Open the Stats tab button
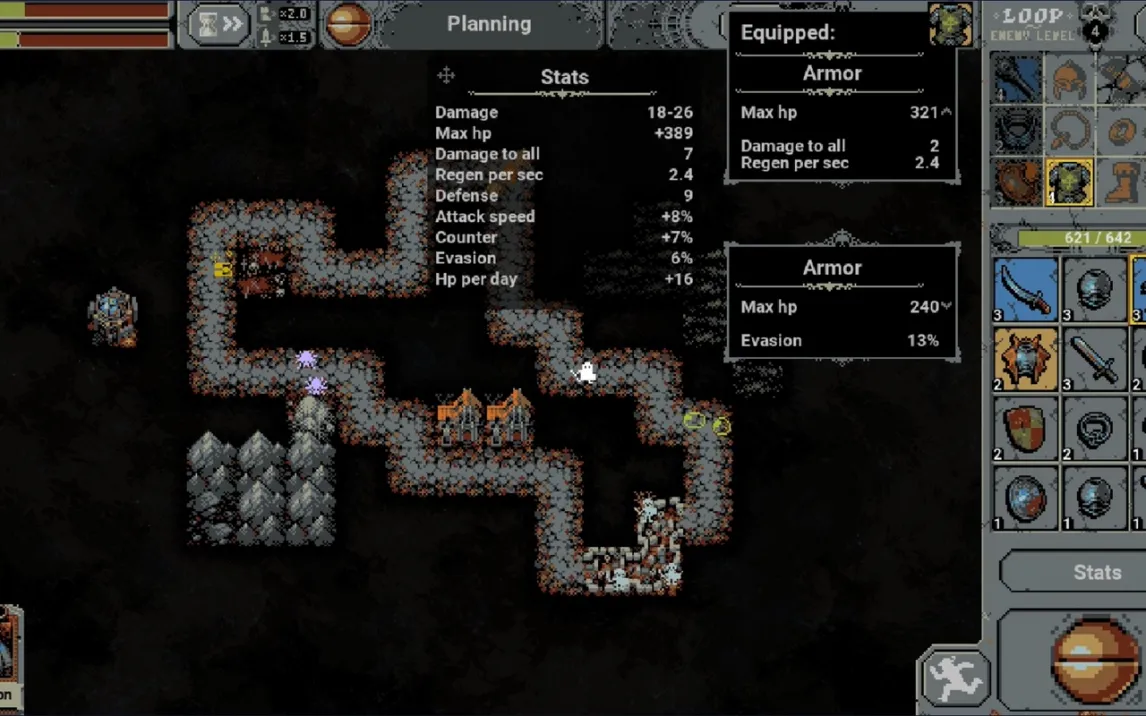Viewport: 1146px width, 716px height. [x=1096, y=572]
